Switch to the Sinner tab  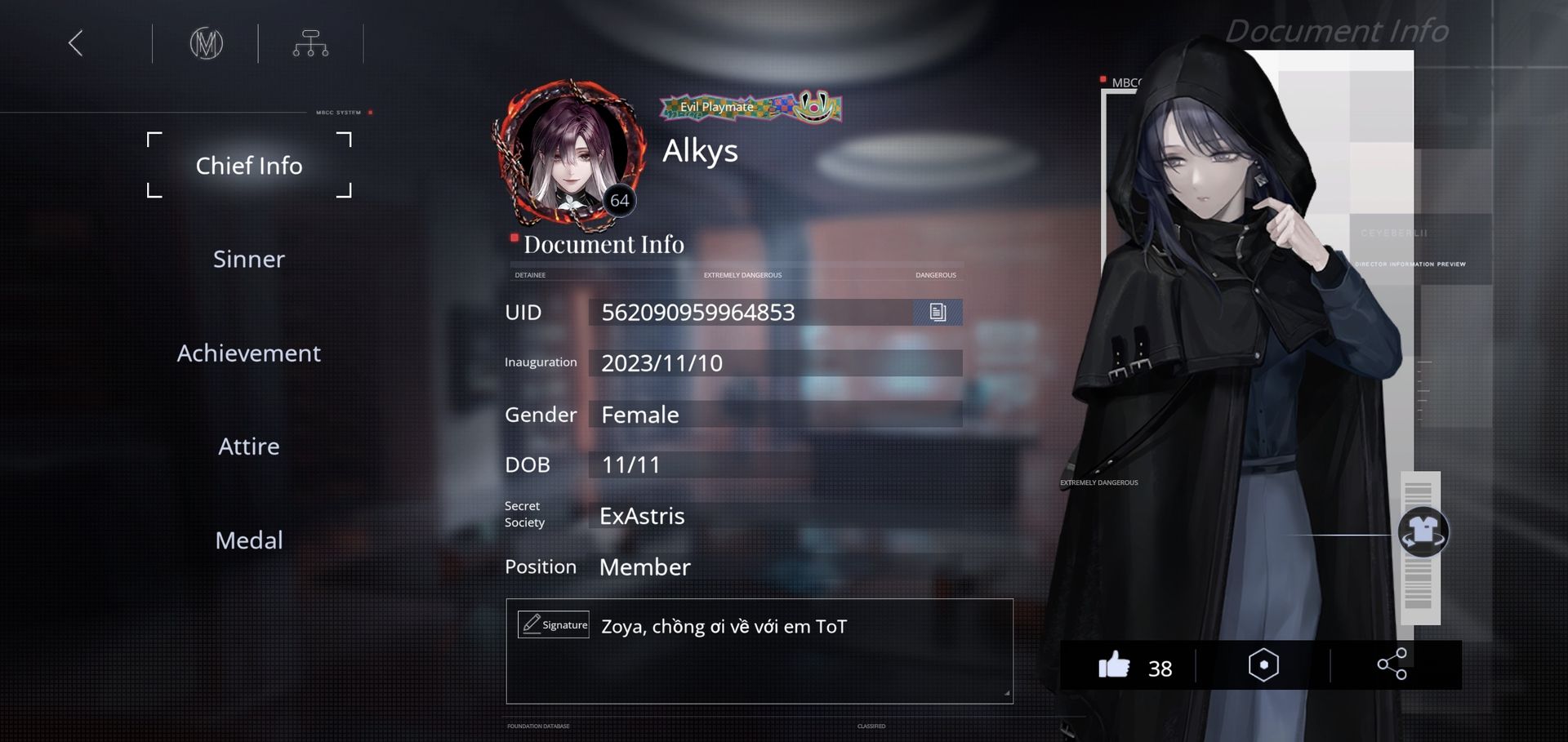tap(249, 260)
